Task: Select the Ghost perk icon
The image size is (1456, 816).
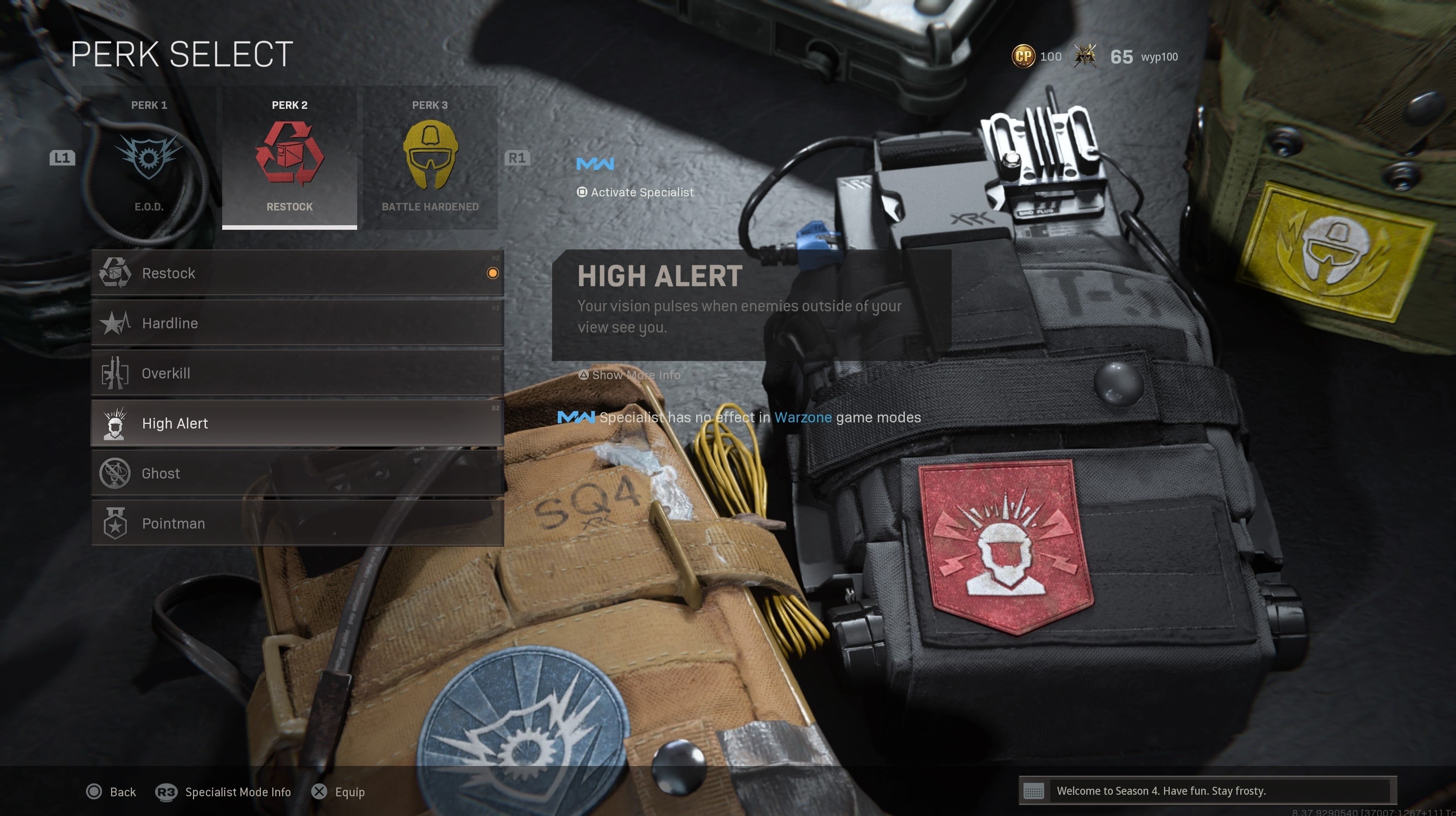Action: click(x=116, y=473)
